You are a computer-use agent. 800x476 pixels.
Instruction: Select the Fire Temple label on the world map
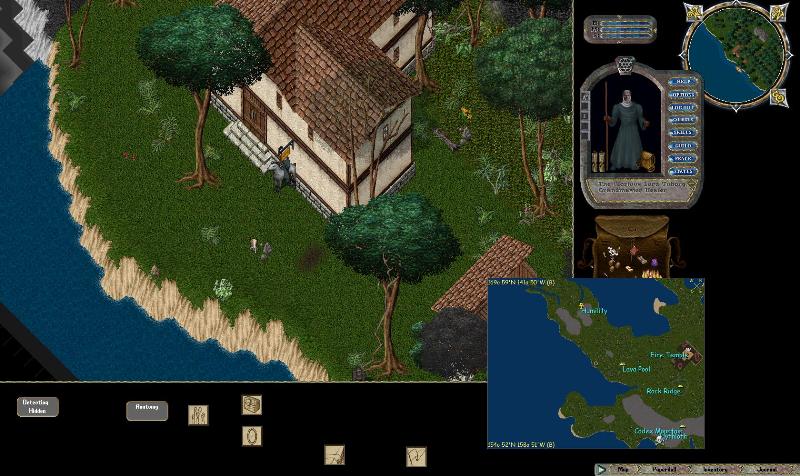pyautogui.click(x=669, y=355)
